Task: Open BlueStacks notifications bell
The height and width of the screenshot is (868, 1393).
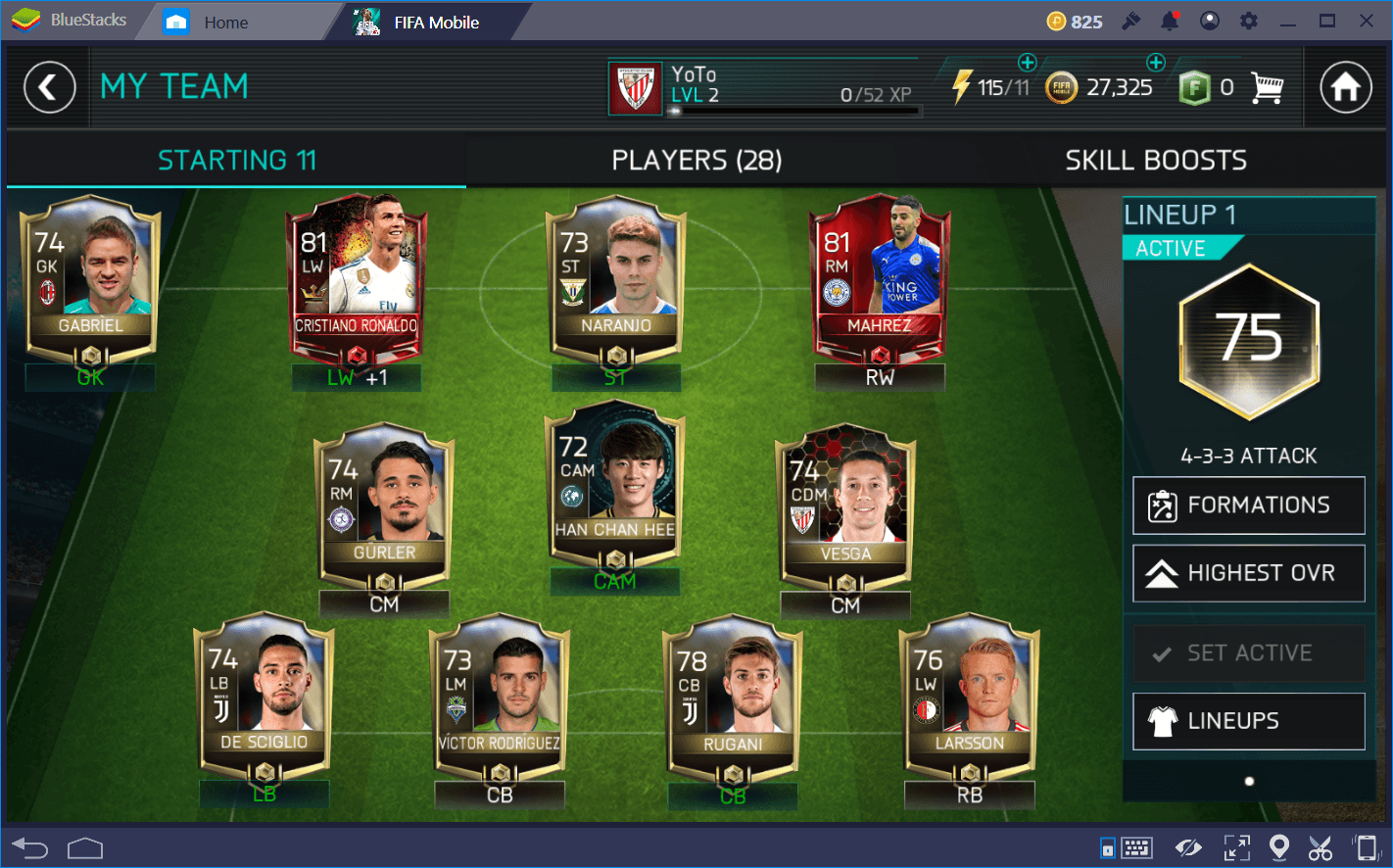Action: pyautogui.click(x=1170, y=20)
